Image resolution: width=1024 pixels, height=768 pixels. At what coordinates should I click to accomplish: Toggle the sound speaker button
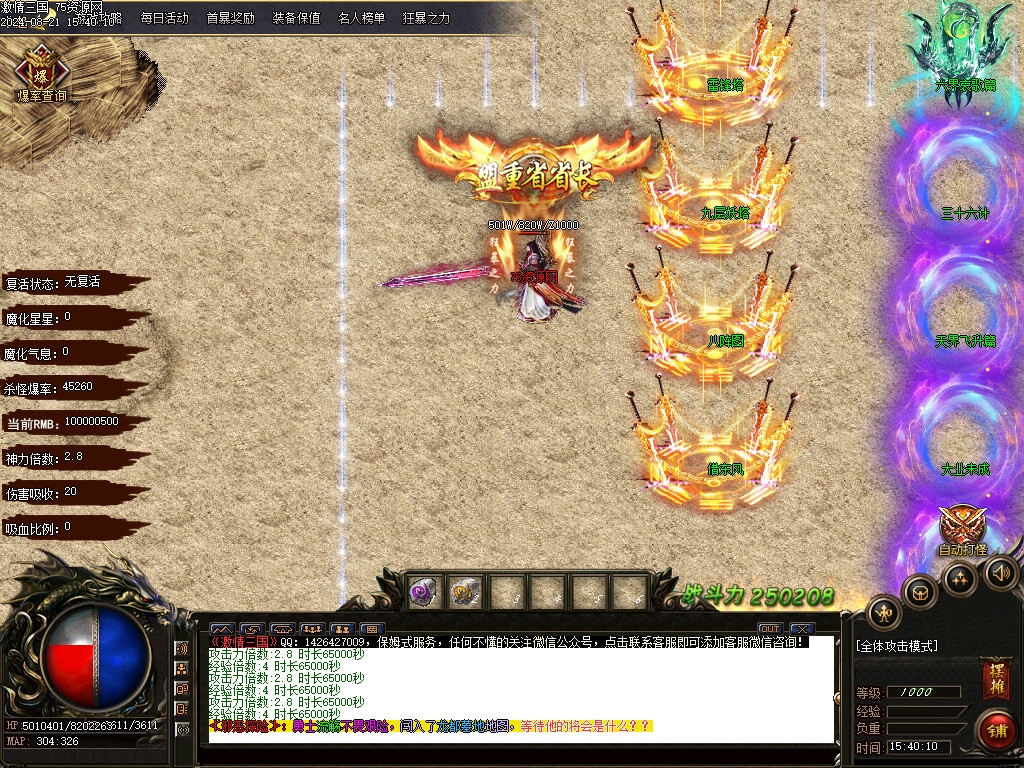1000,573
